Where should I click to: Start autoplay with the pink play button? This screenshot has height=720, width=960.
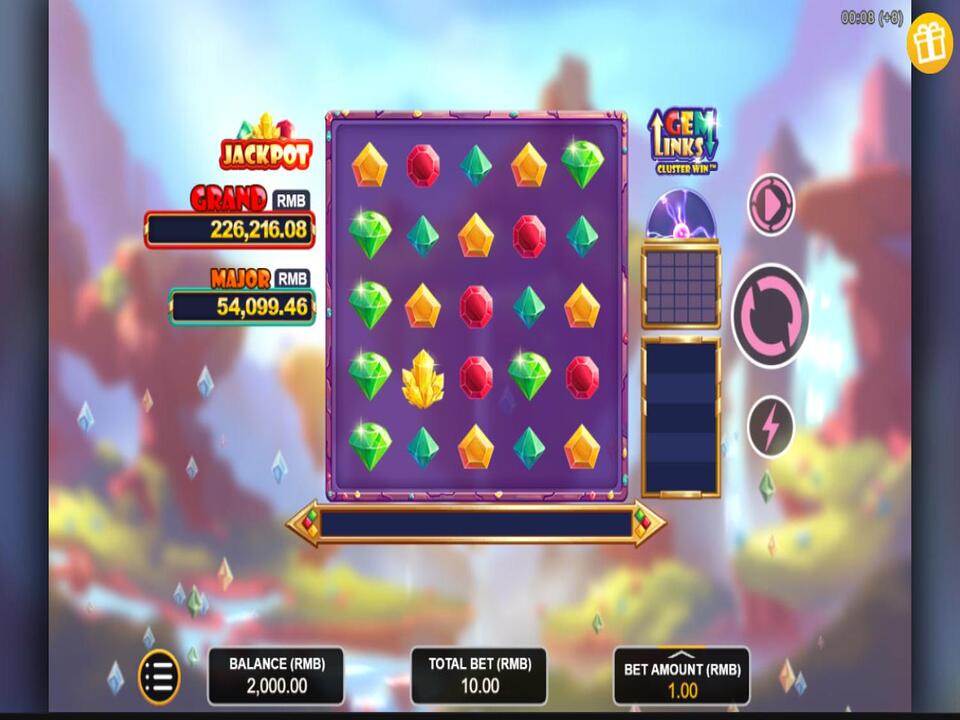coord(770,205)
